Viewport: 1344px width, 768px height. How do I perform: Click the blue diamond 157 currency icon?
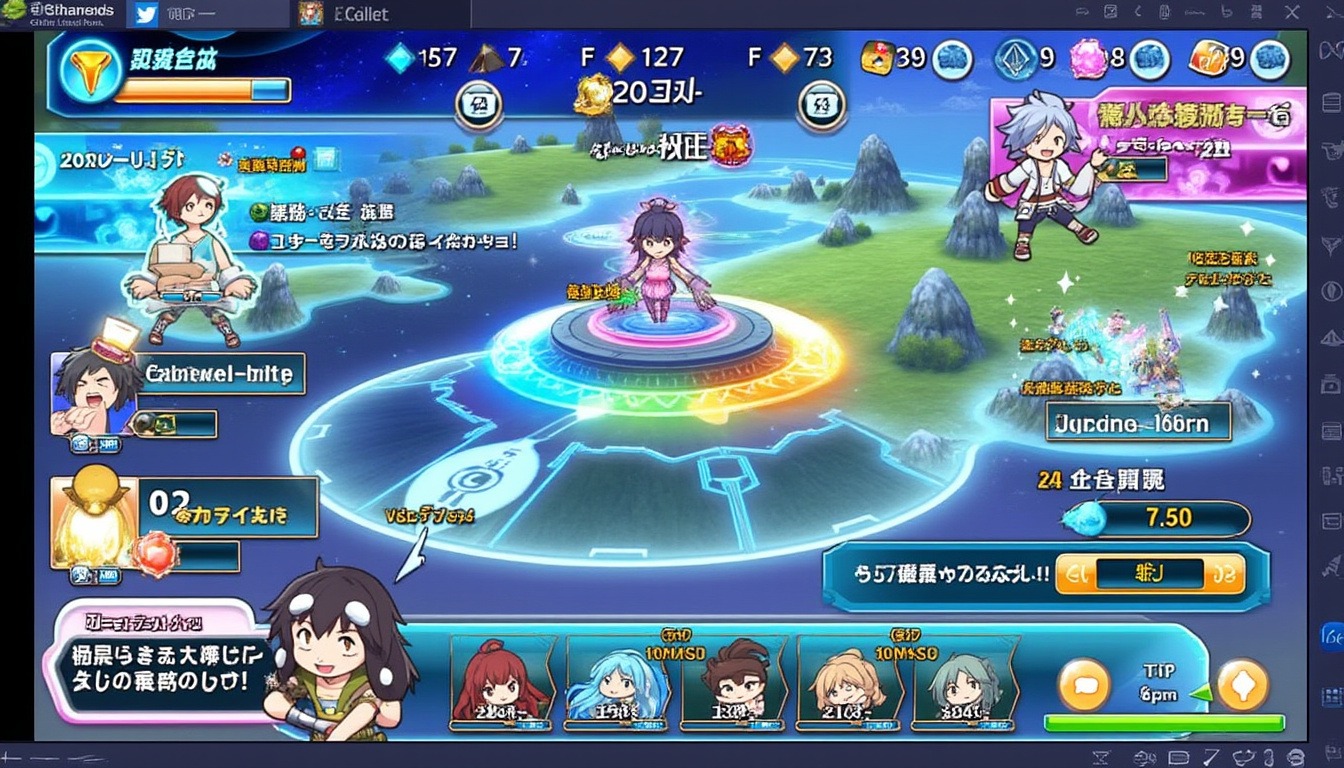click(x=400, y=58)
